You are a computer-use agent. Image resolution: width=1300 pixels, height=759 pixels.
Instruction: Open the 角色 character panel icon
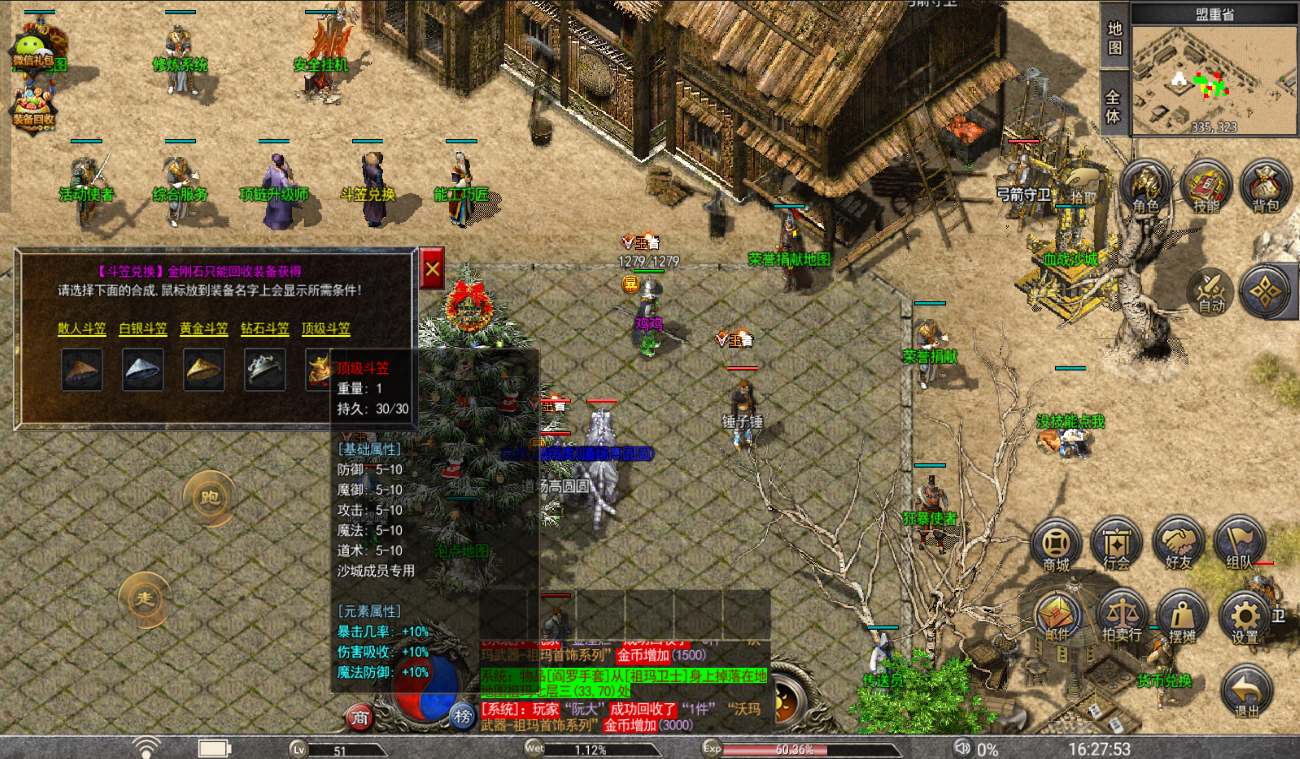point(1146,185)
